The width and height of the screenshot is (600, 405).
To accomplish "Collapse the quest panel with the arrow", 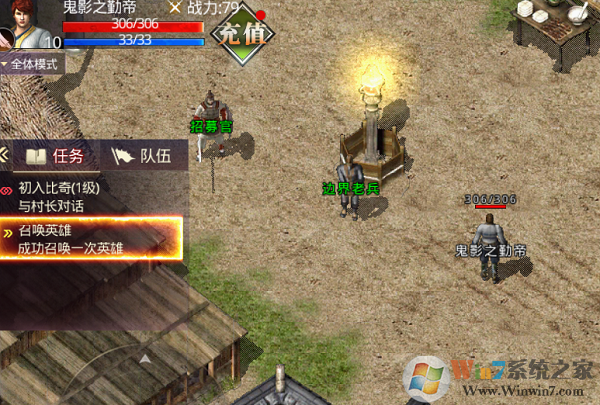I will tap(5, 155).
